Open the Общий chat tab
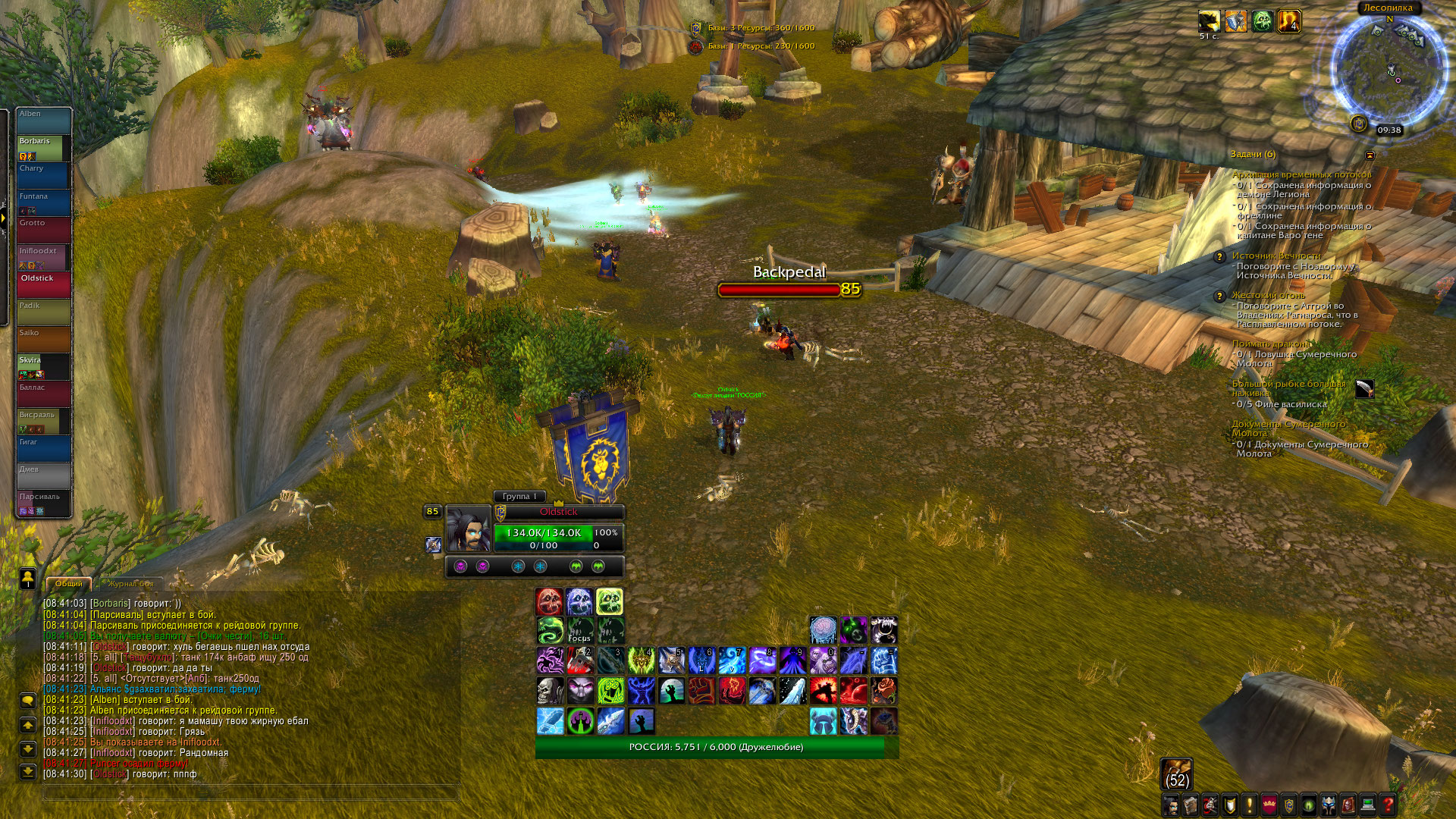 (69, 584)
